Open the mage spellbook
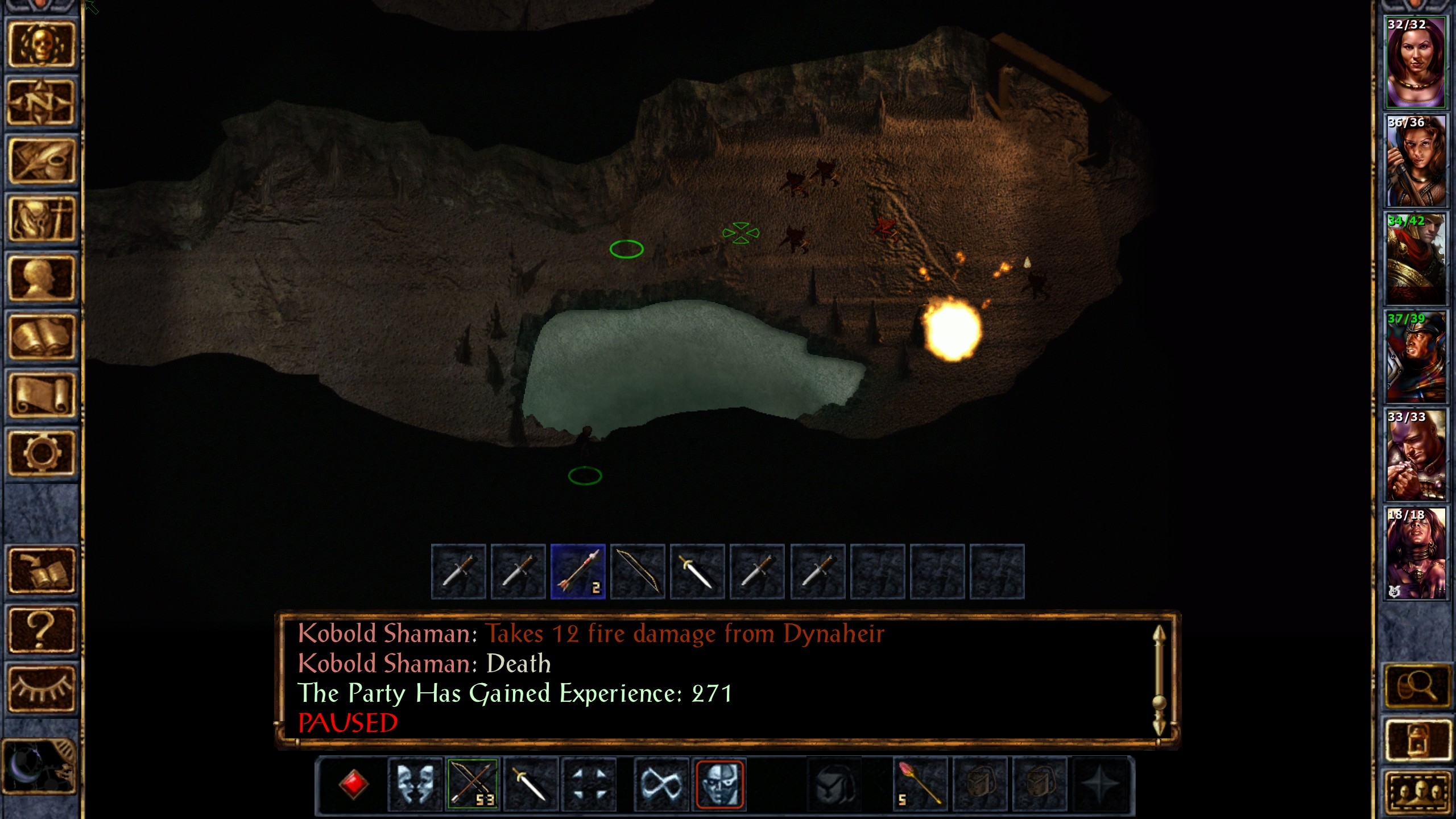 (x=41, y=337)
